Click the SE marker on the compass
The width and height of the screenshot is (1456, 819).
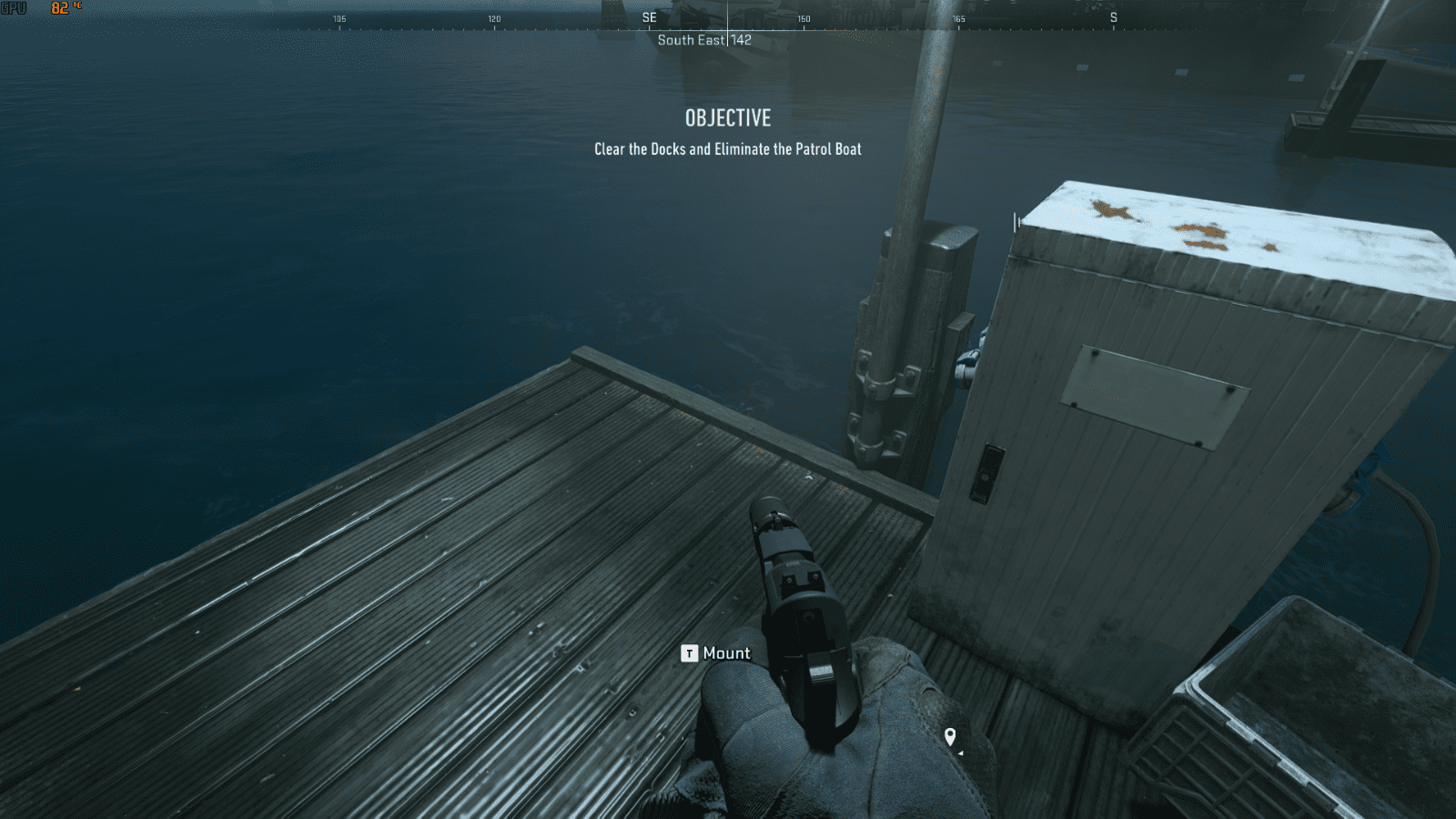click(x=648, y=17)
